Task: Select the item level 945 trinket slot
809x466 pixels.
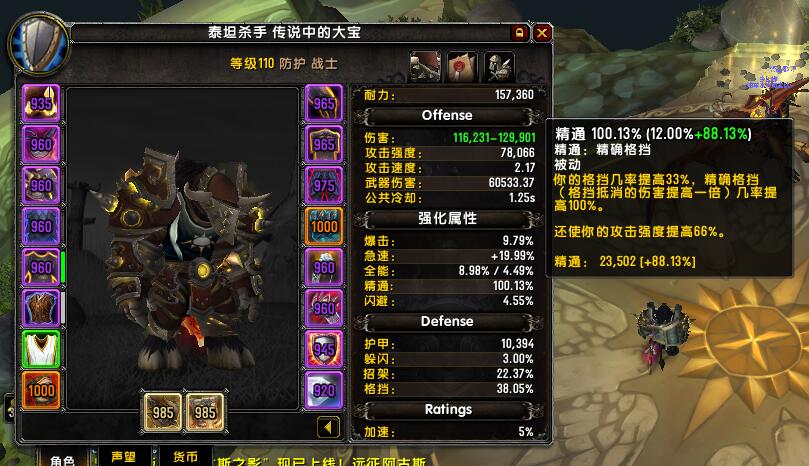Action: [324, 349]
